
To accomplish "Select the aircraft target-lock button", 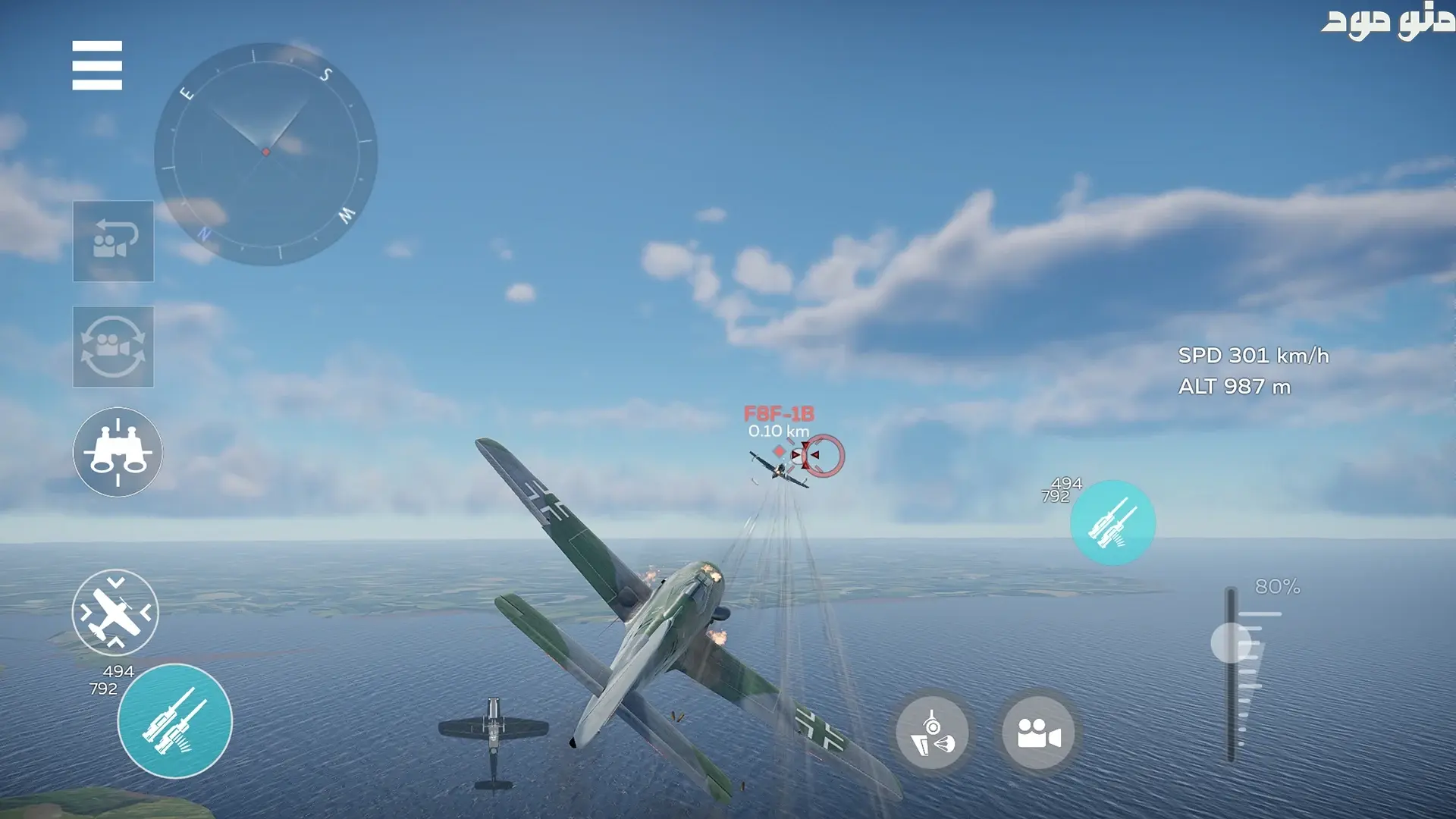I will tap(115, 613).
